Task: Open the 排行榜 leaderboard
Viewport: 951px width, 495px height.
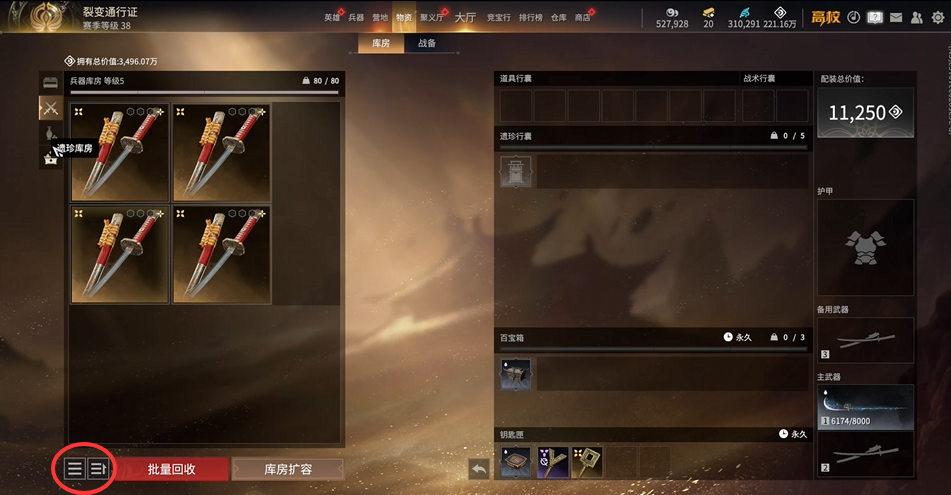Action: click(x=531, y=18)
